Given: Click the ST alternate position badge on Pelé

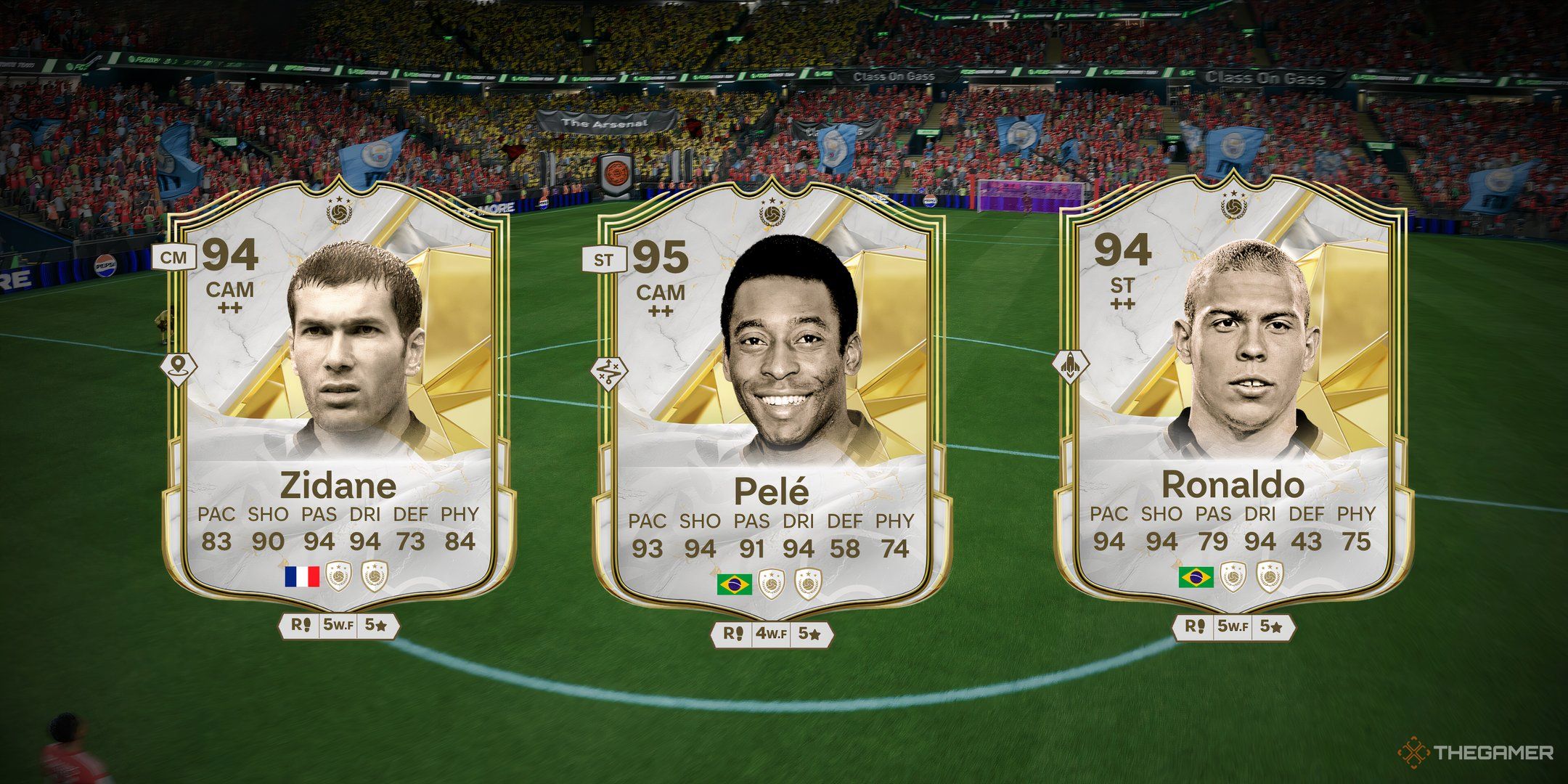Looking at the screenshot, I should pyautogui.click(x=603, y=261).
